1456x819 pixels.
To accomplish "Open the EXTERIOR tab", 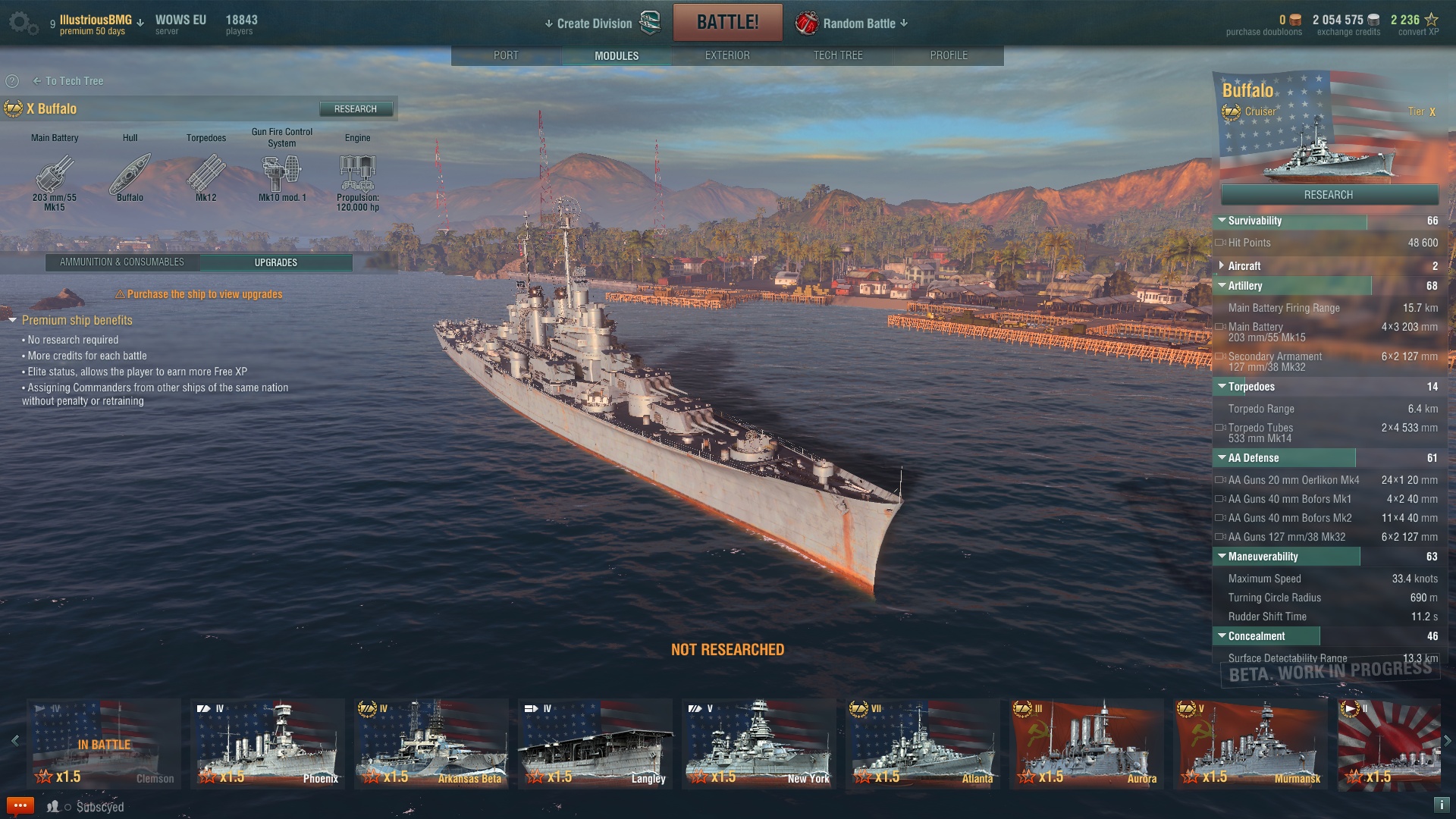I will coord(726,55).
